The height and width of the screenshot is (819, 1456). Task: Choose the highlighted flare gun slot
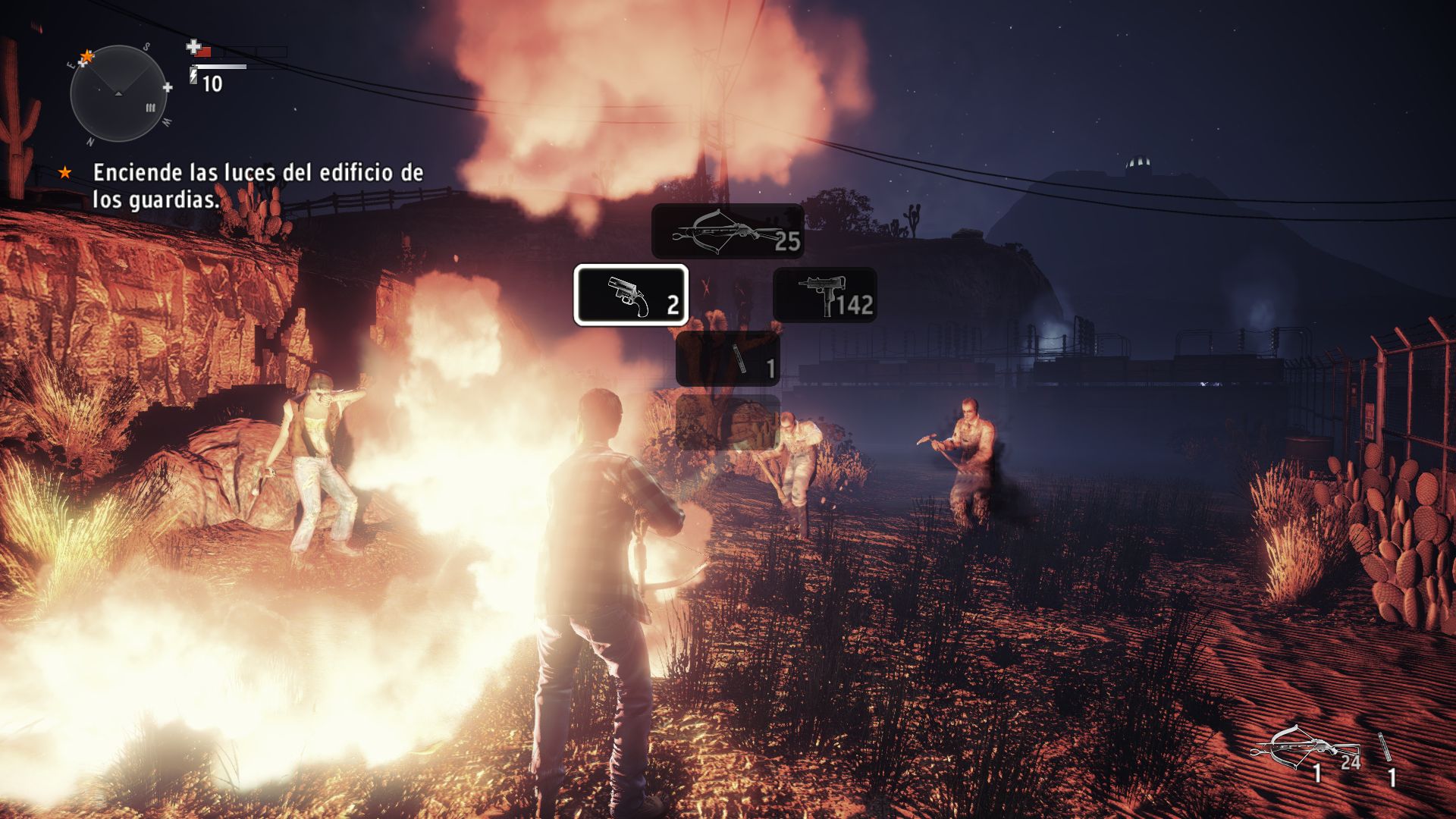coord(631,295)
